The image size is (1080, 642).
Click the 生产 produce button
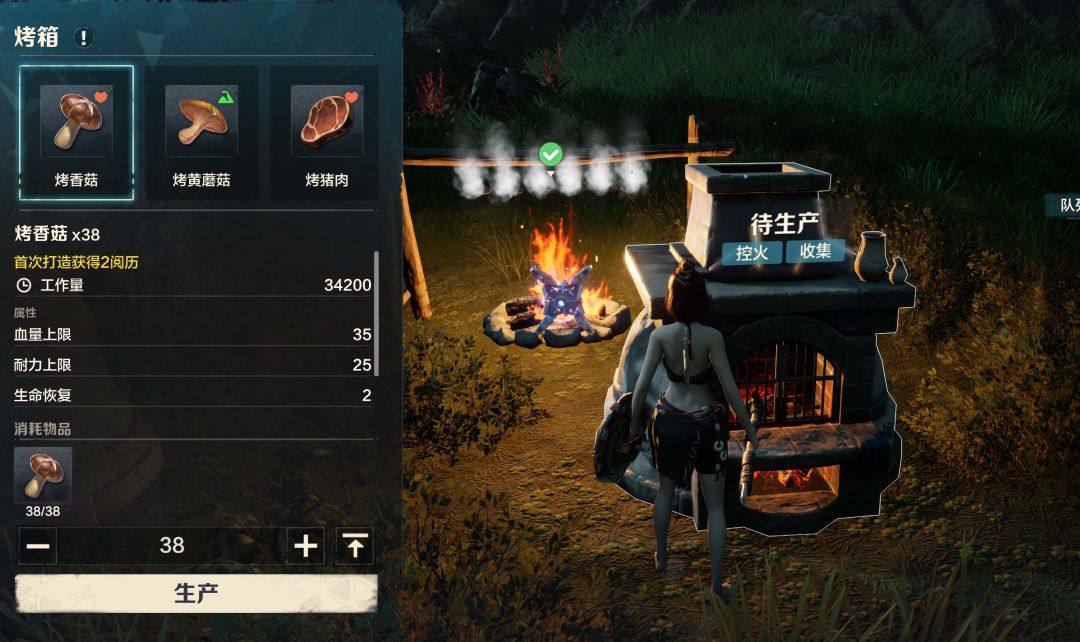[196, 593]
